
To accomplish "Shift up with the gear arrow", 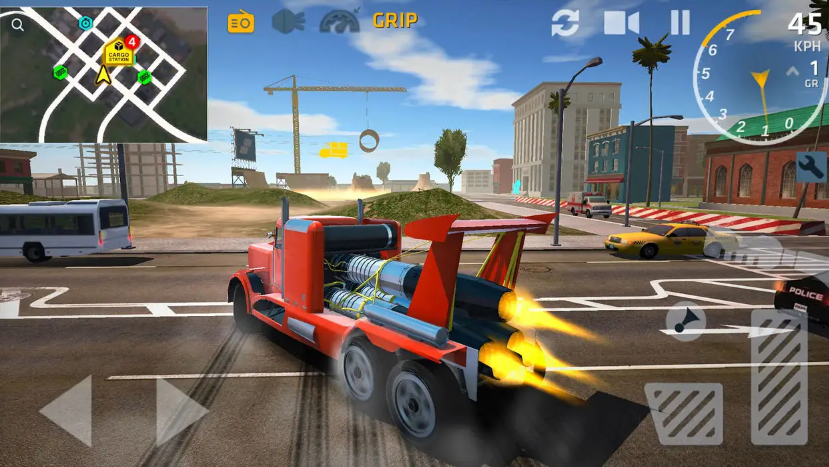I will (x=794, y=70).
